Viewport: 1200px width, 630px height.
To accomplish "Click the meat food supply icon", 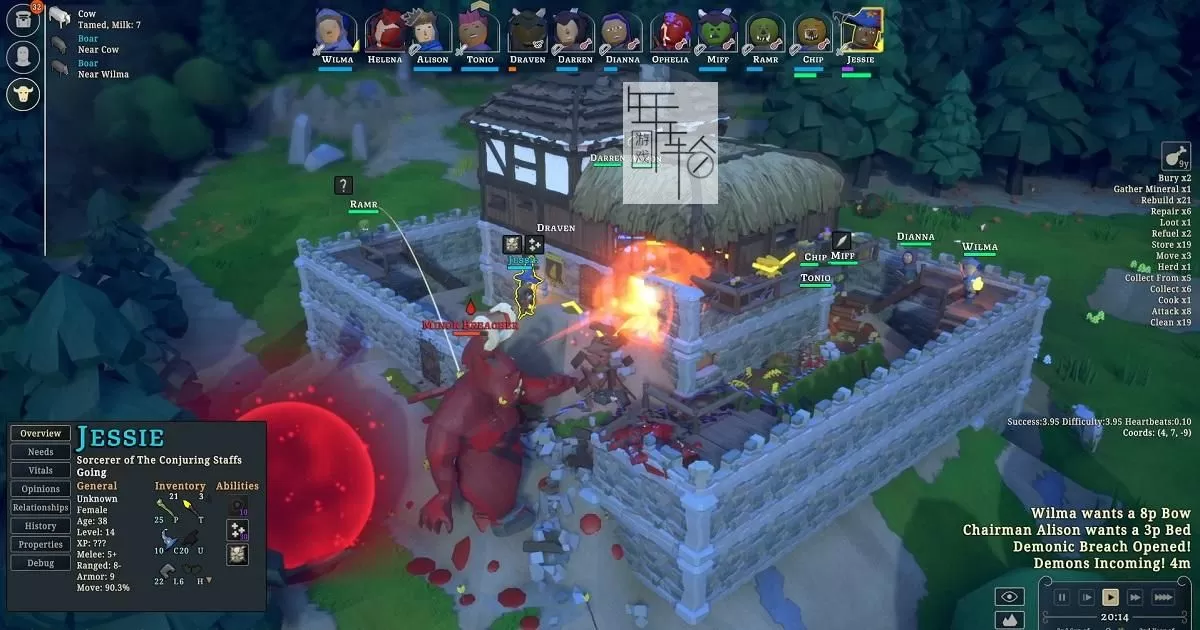I will (x=1176, y=157).
